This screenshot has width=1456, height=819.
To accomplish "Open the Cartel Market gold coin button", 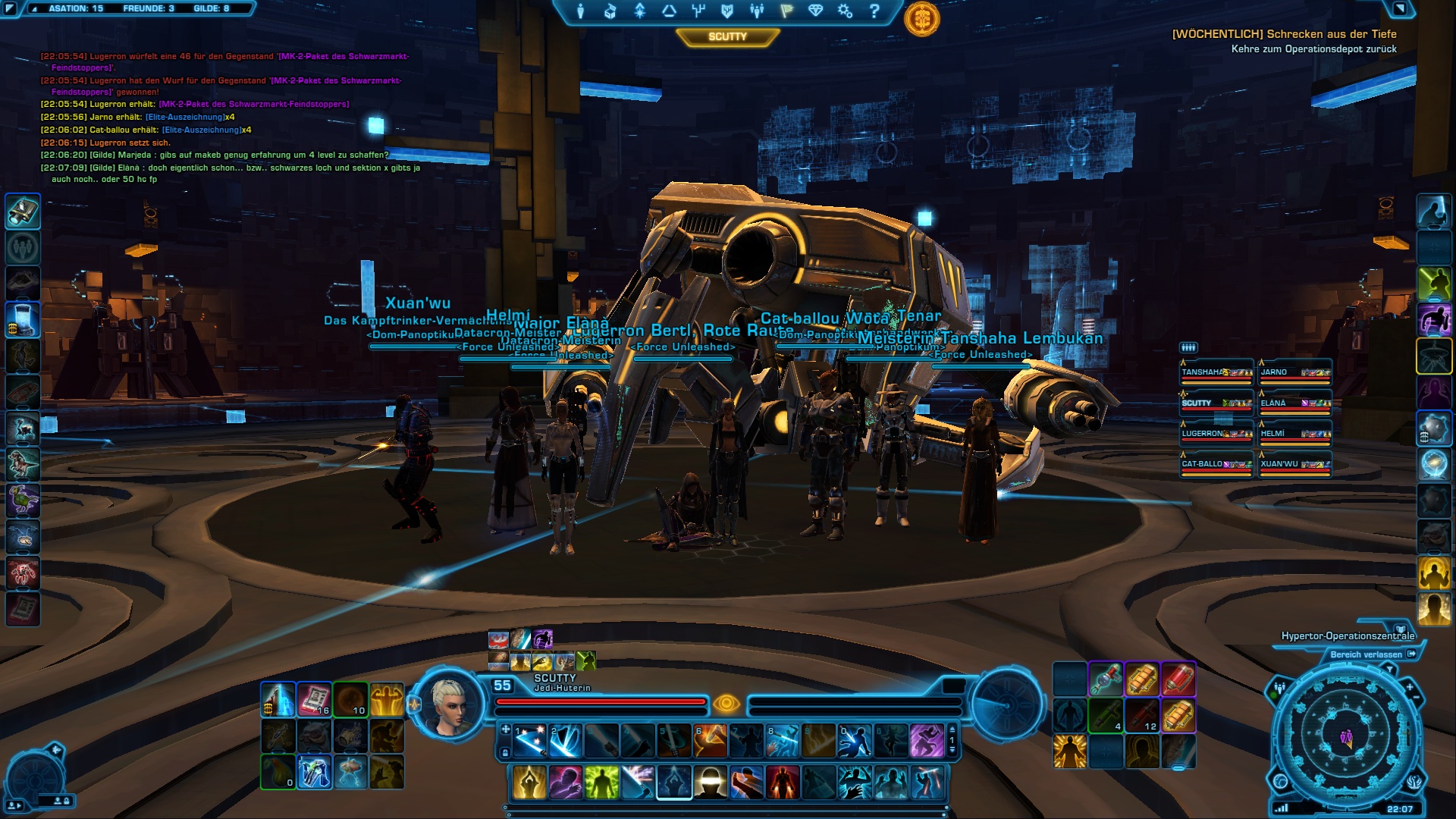I will (x=921, y=20).
